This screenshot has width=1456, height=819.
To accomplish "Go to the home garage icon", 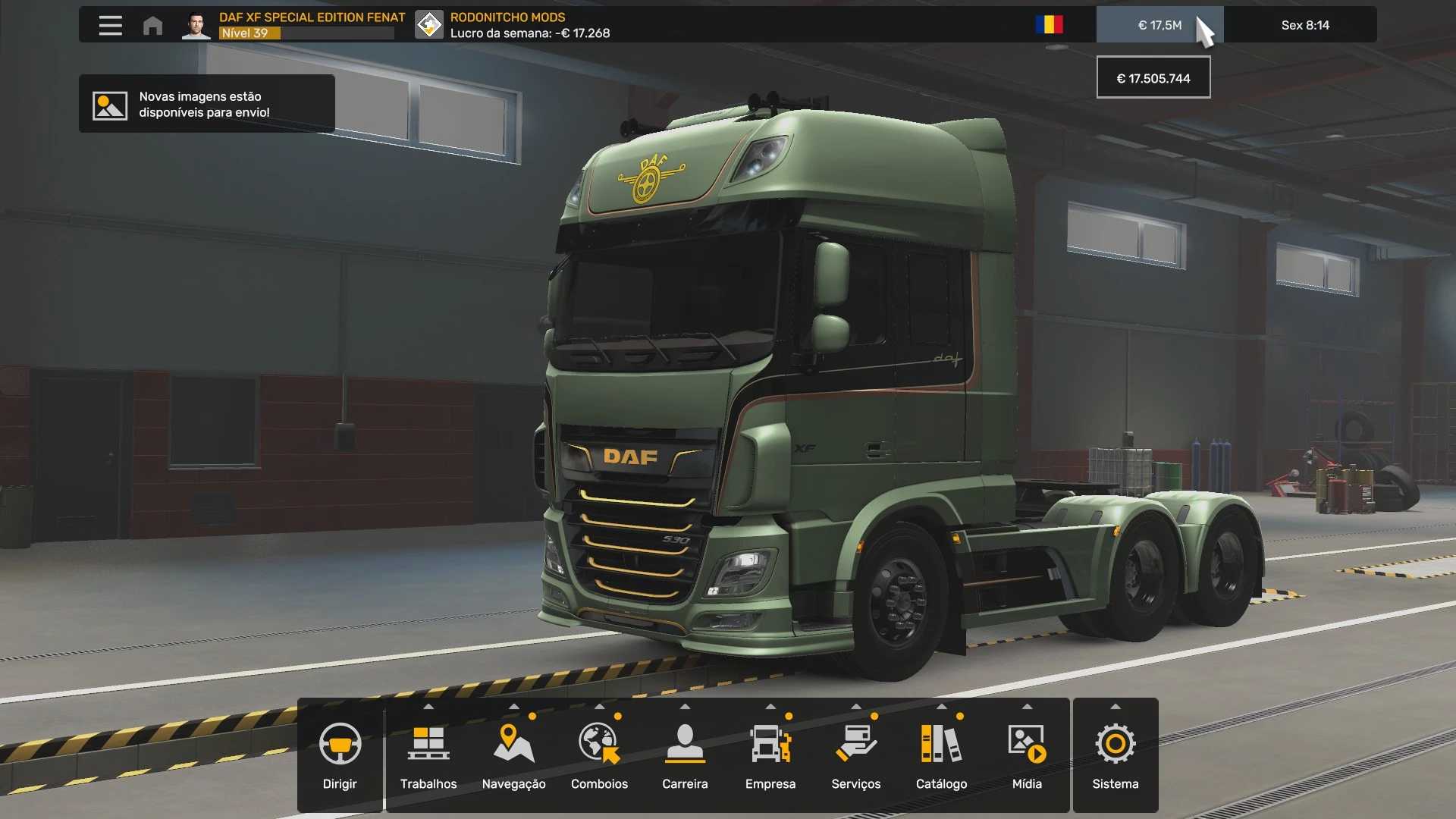I will pyautogui.click(x=152, y=26).
